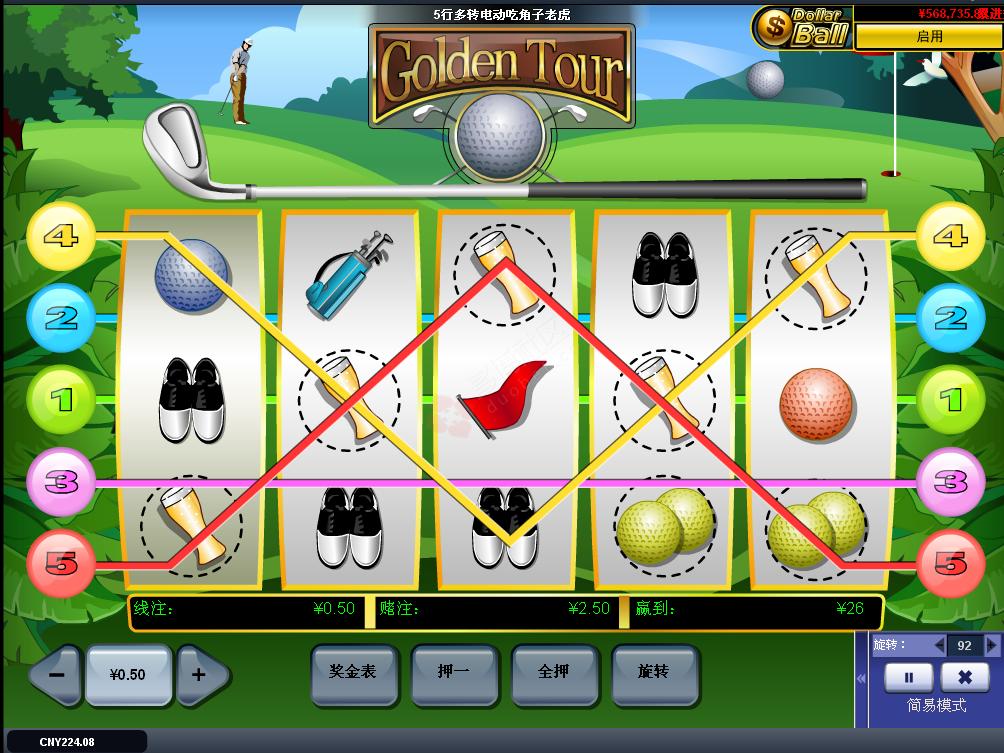Reduce the auto spin count of 92
Viewport: 1004px width, 753px height.
(x=939, y=646)
